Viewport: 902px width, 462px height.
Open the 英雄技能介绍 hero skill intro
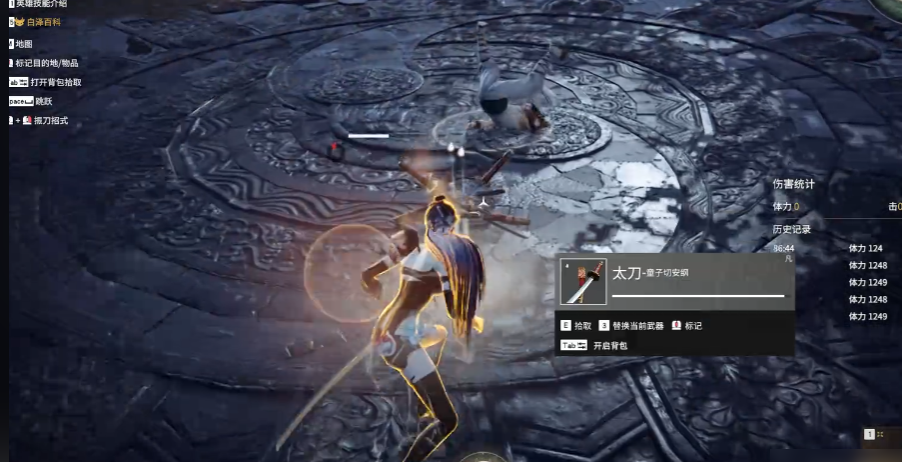[x=45, y=4]
